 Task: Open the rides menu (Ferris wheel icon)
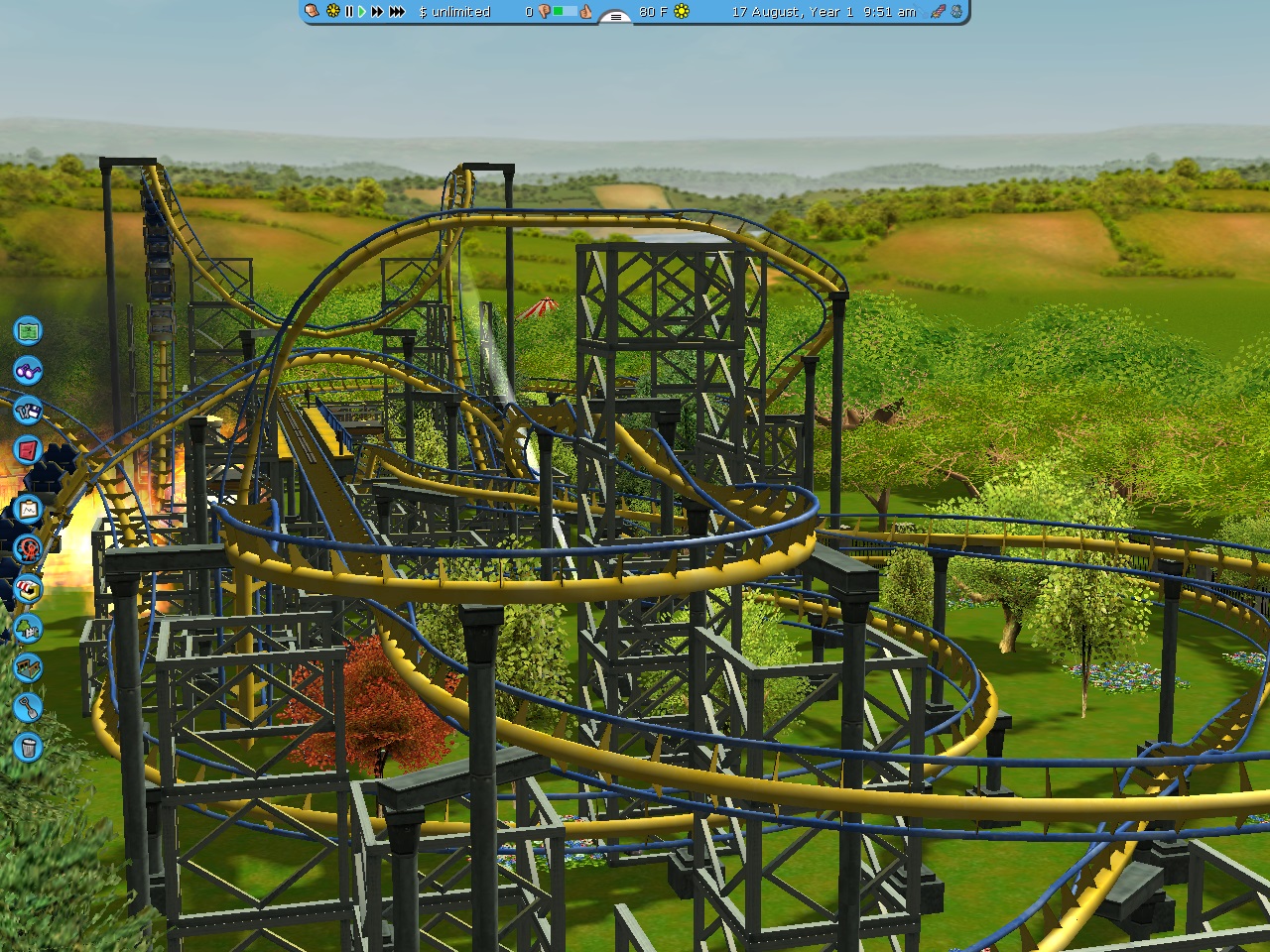tap(28, 548)
